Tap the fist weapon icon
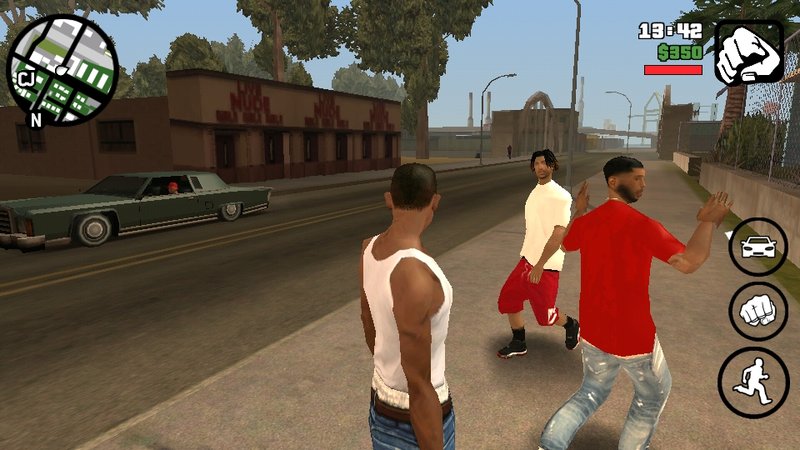800x450 pixels. [749, 52]
